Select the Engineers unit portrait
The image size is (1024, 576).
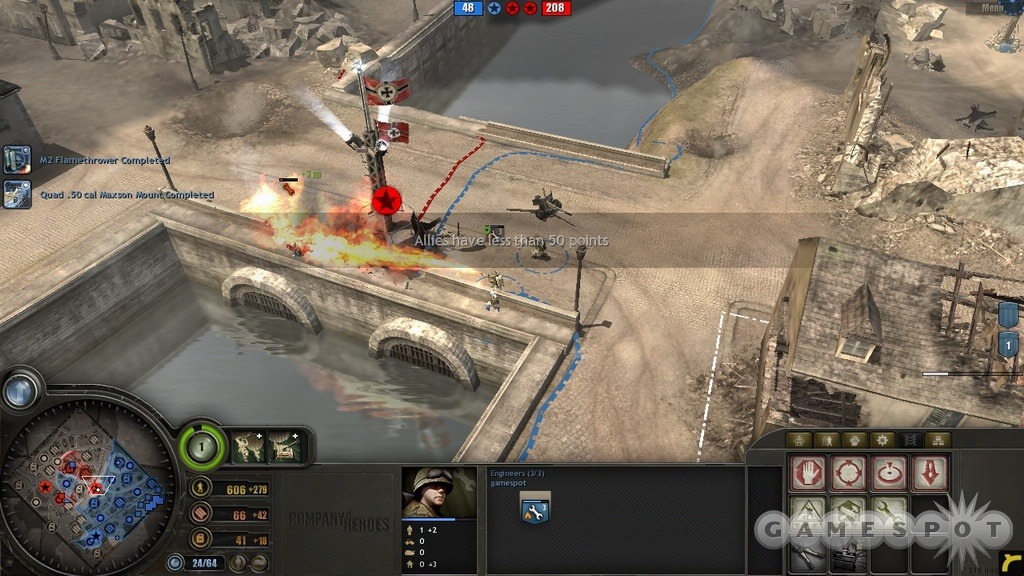click(x=439, y=493)
